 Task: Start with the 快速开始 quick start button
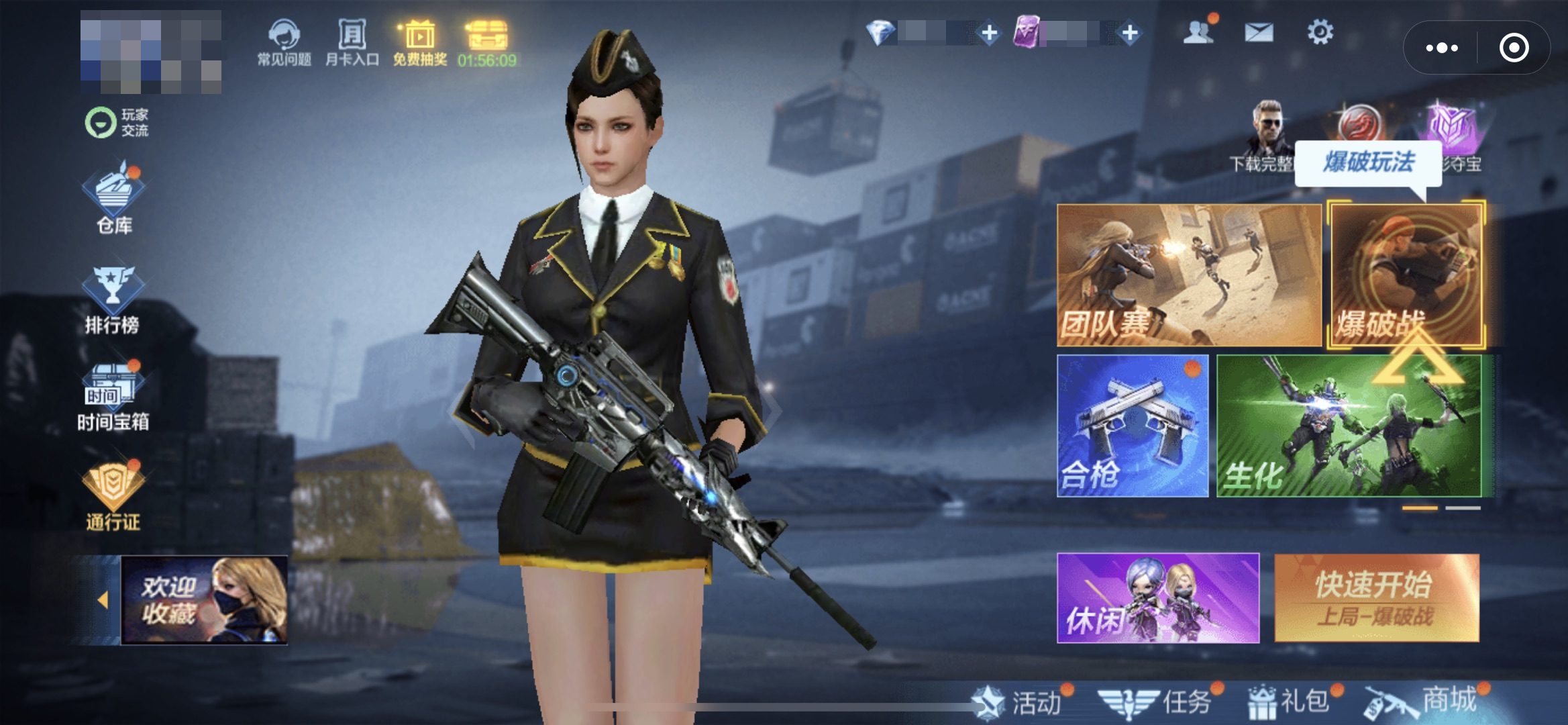[x=1376, y=597]
